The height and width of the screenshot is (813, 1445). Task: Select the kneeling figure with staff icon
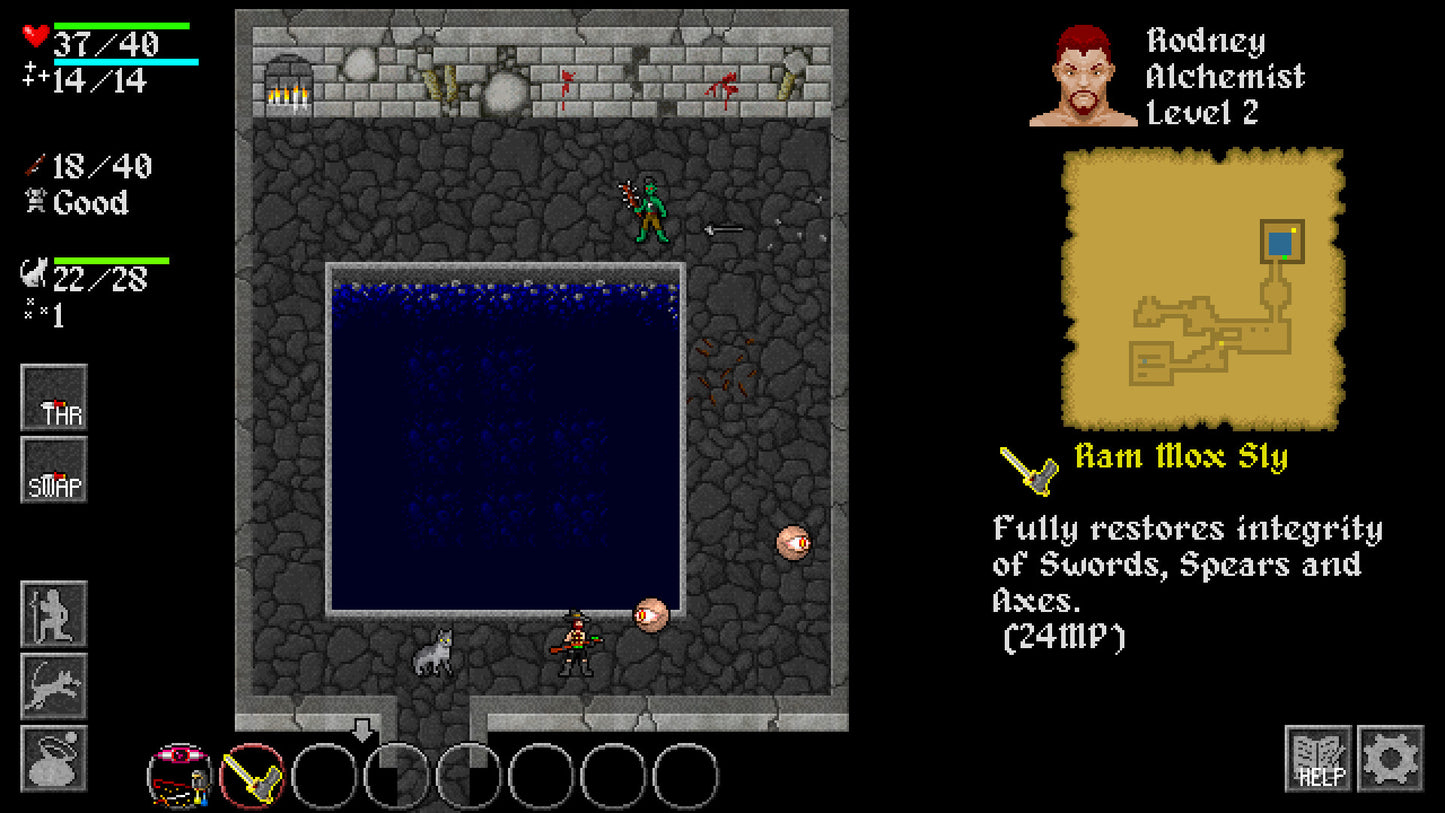[x=54, y=614]
